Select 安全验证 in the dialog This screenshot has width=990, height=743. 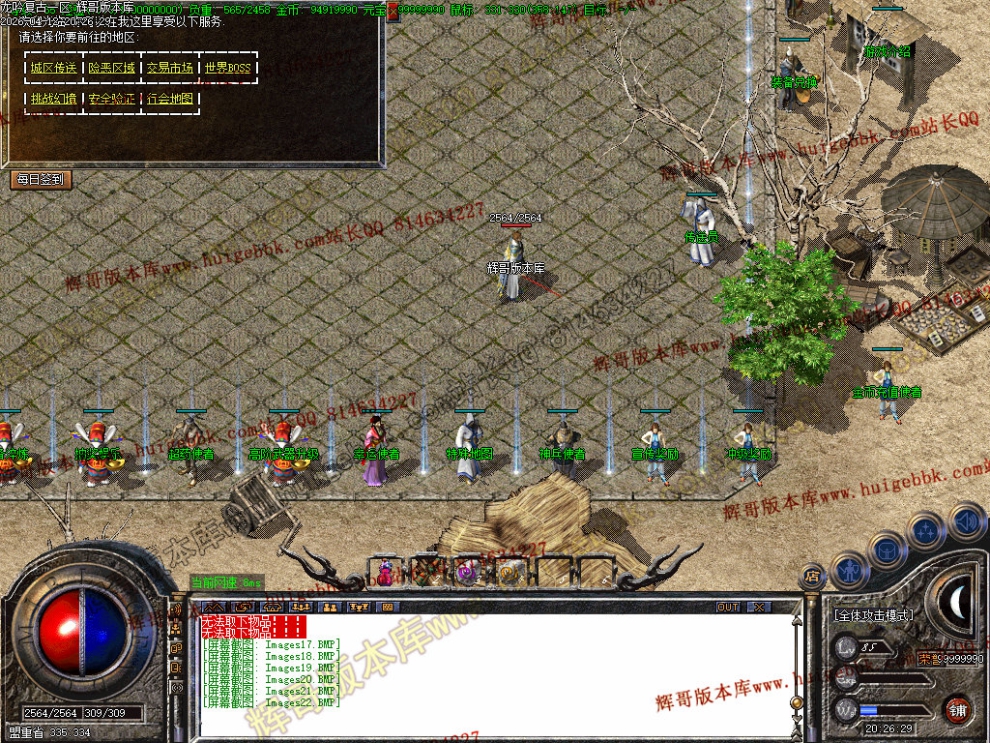(x=111, y=99)
